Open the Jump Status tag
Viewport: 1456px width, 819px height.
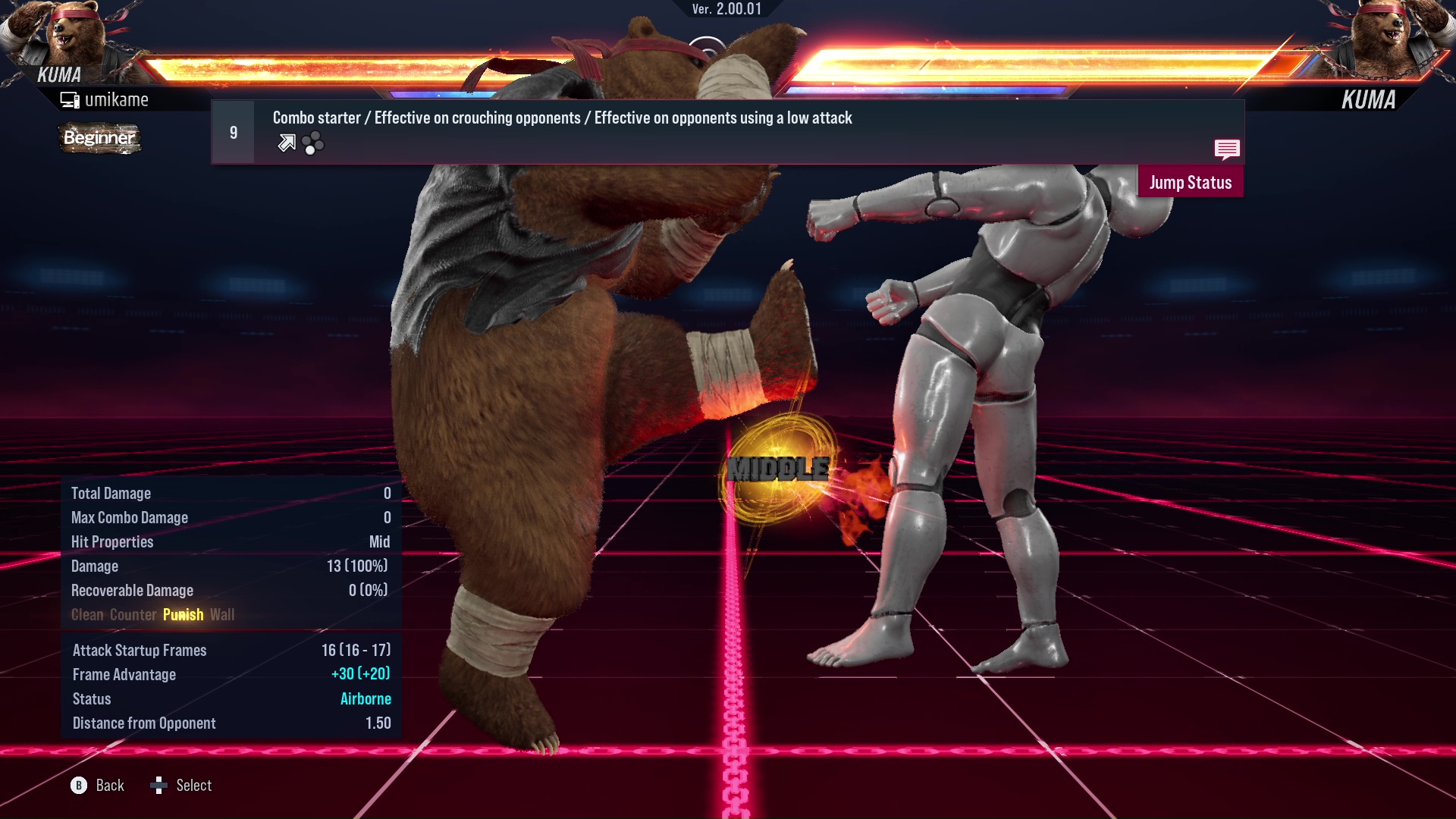click(1191, 182)
